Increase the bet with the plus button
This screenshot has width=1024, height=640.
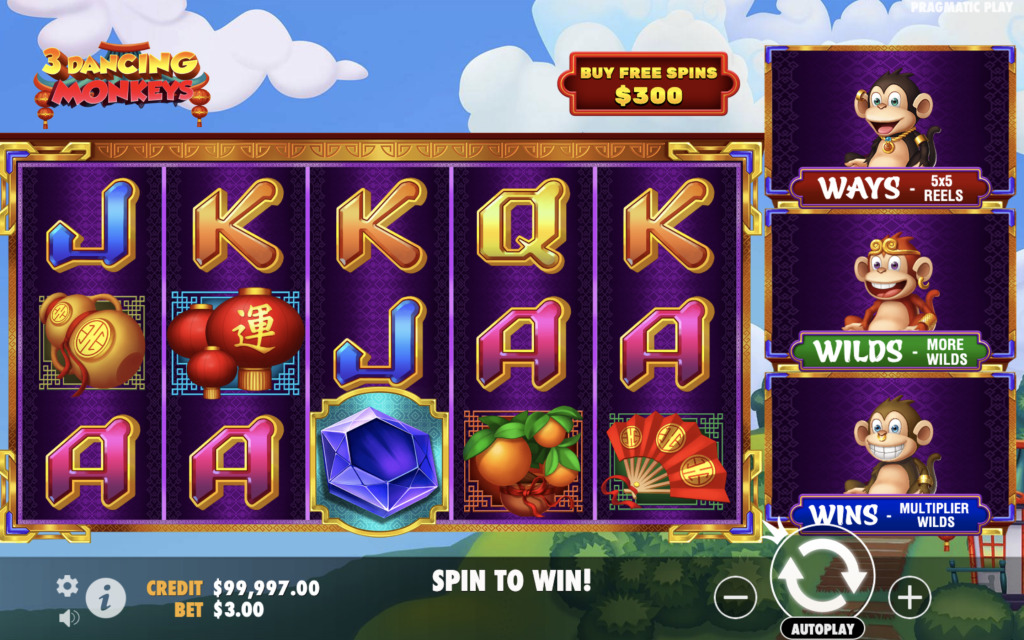pos(908,598)
